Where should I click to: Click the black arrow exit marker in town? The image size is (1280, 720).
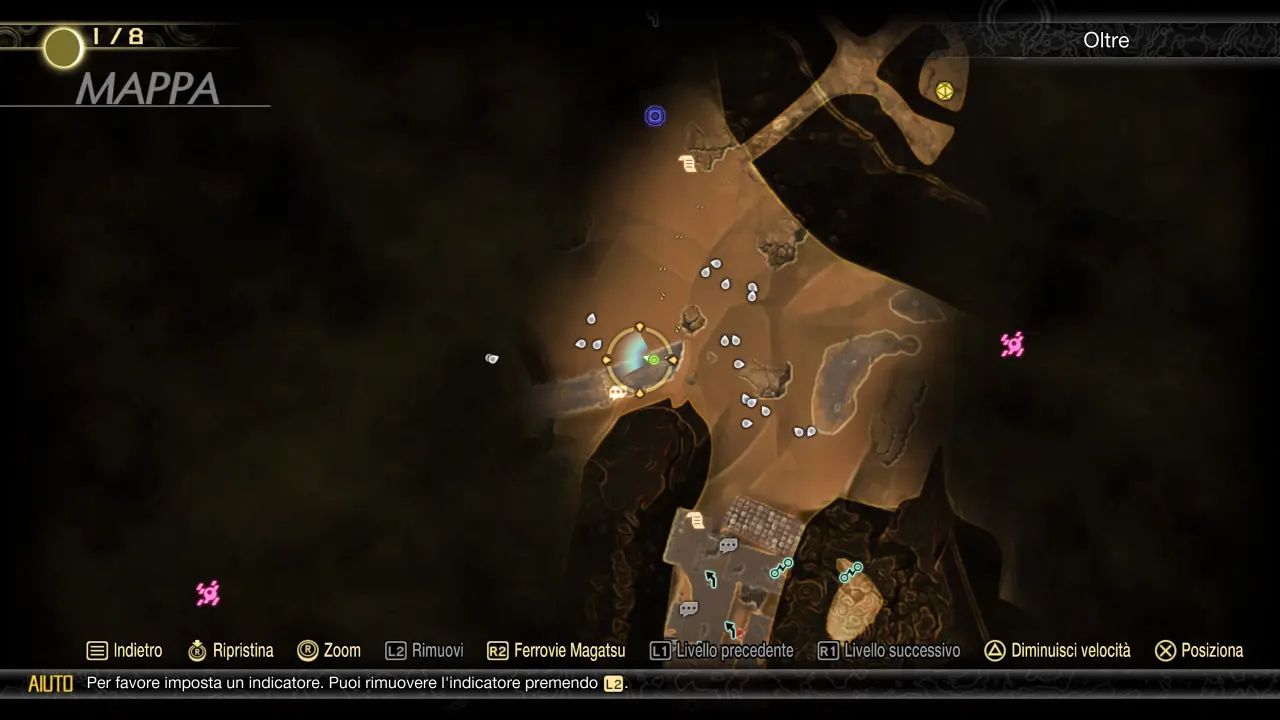(711, 578)
